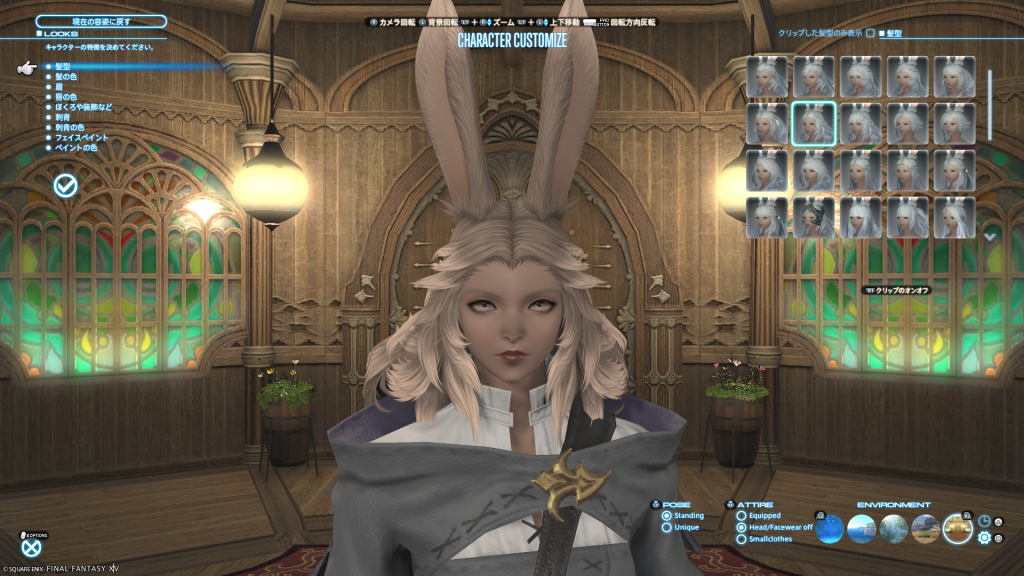Select the 髪の色 menu entry

pyautogui.click(x=64, y=77)
